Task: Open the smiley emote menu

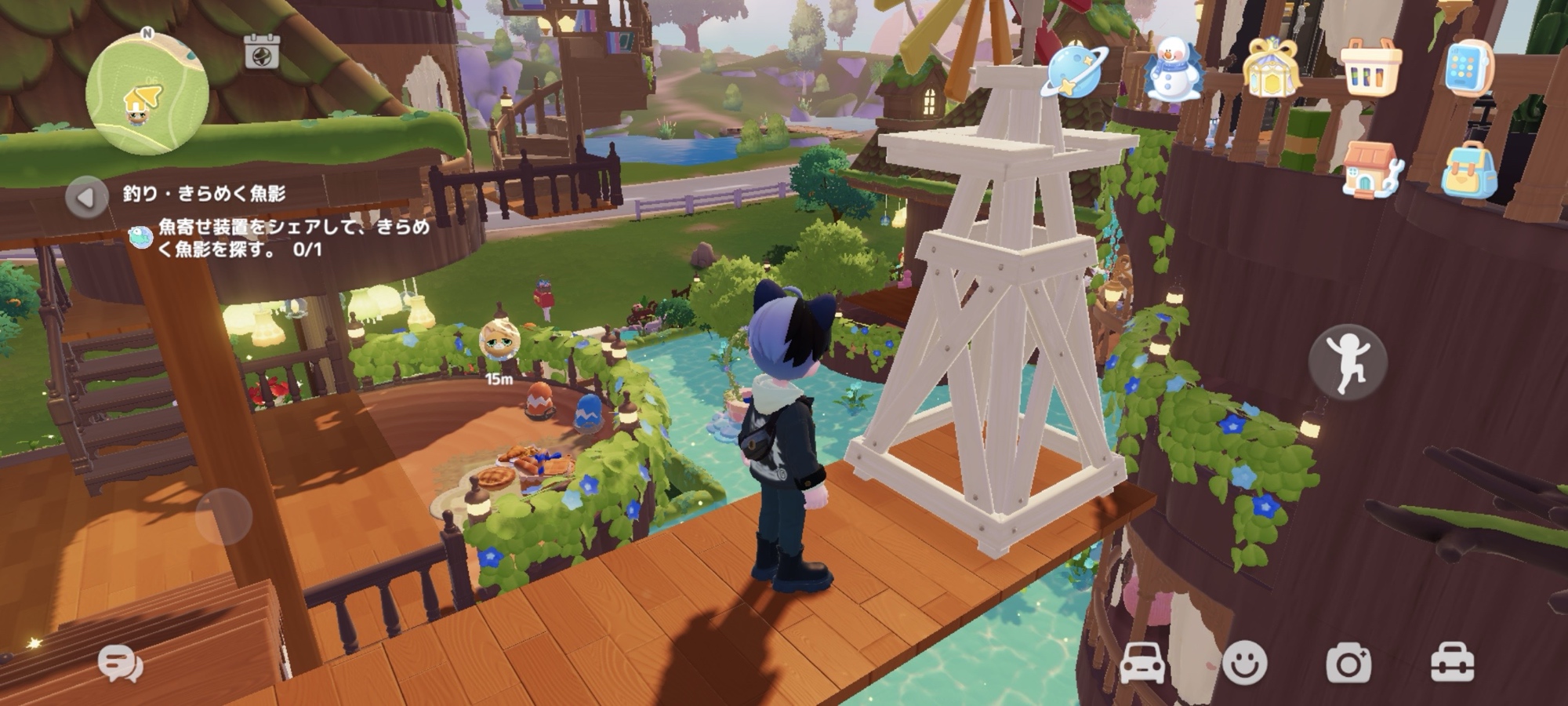Action: (x=1244, y=664)
